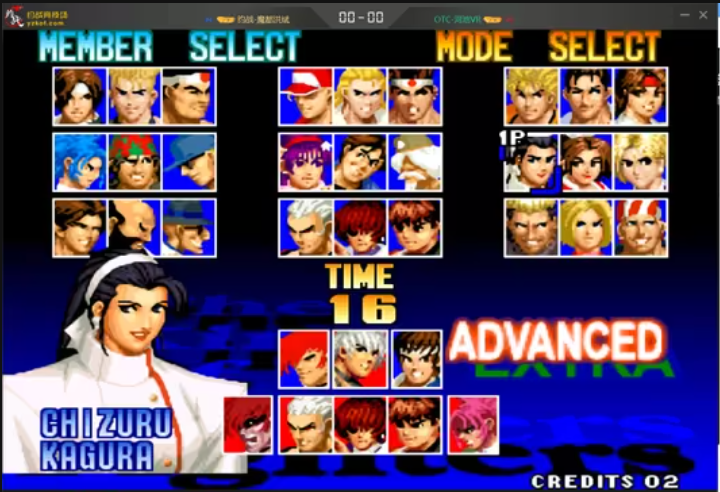Image resolution: width=720 pixels, height=492 pixels.
Task: Select bald bearded Chang Koehan
Action: (134, 228)
